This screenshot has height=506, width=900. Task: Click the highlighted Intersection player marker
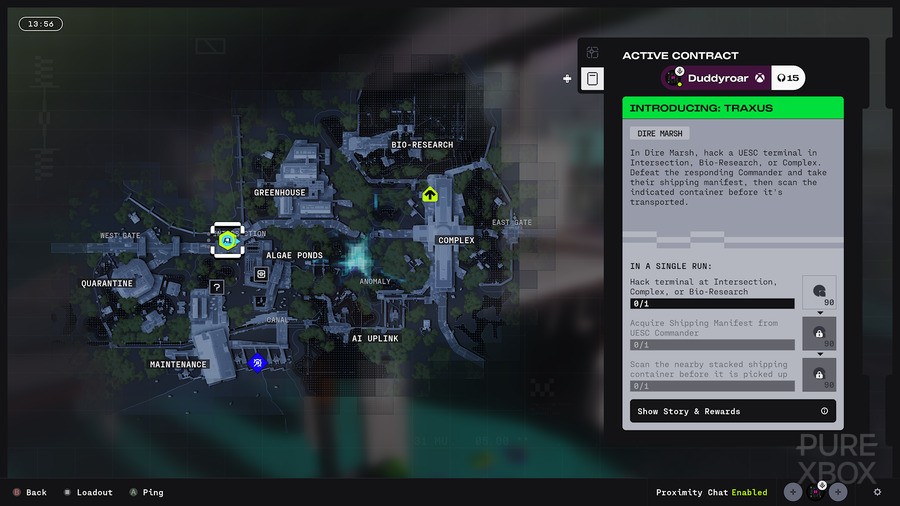pos(227,240)
